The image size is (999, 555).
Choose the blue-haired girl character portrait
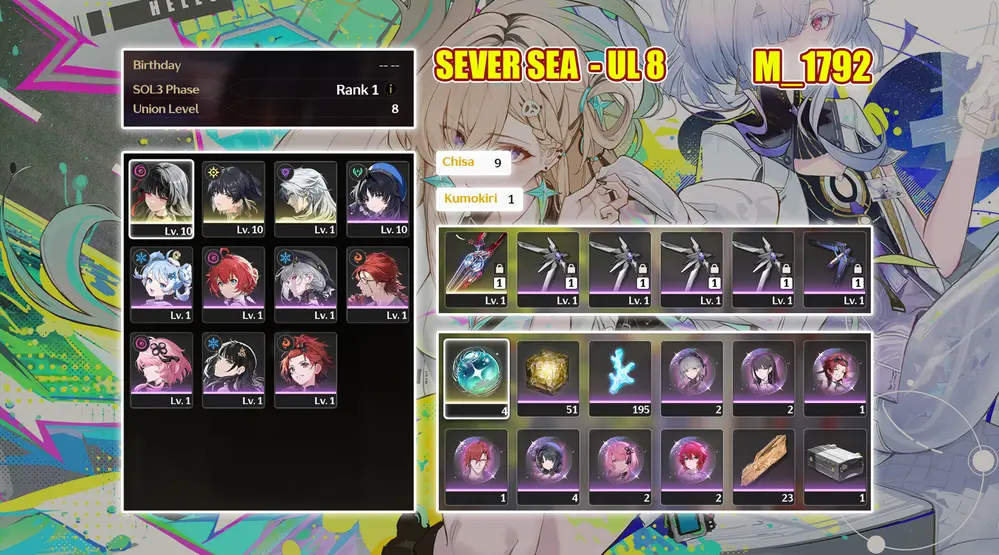[161, 284]
